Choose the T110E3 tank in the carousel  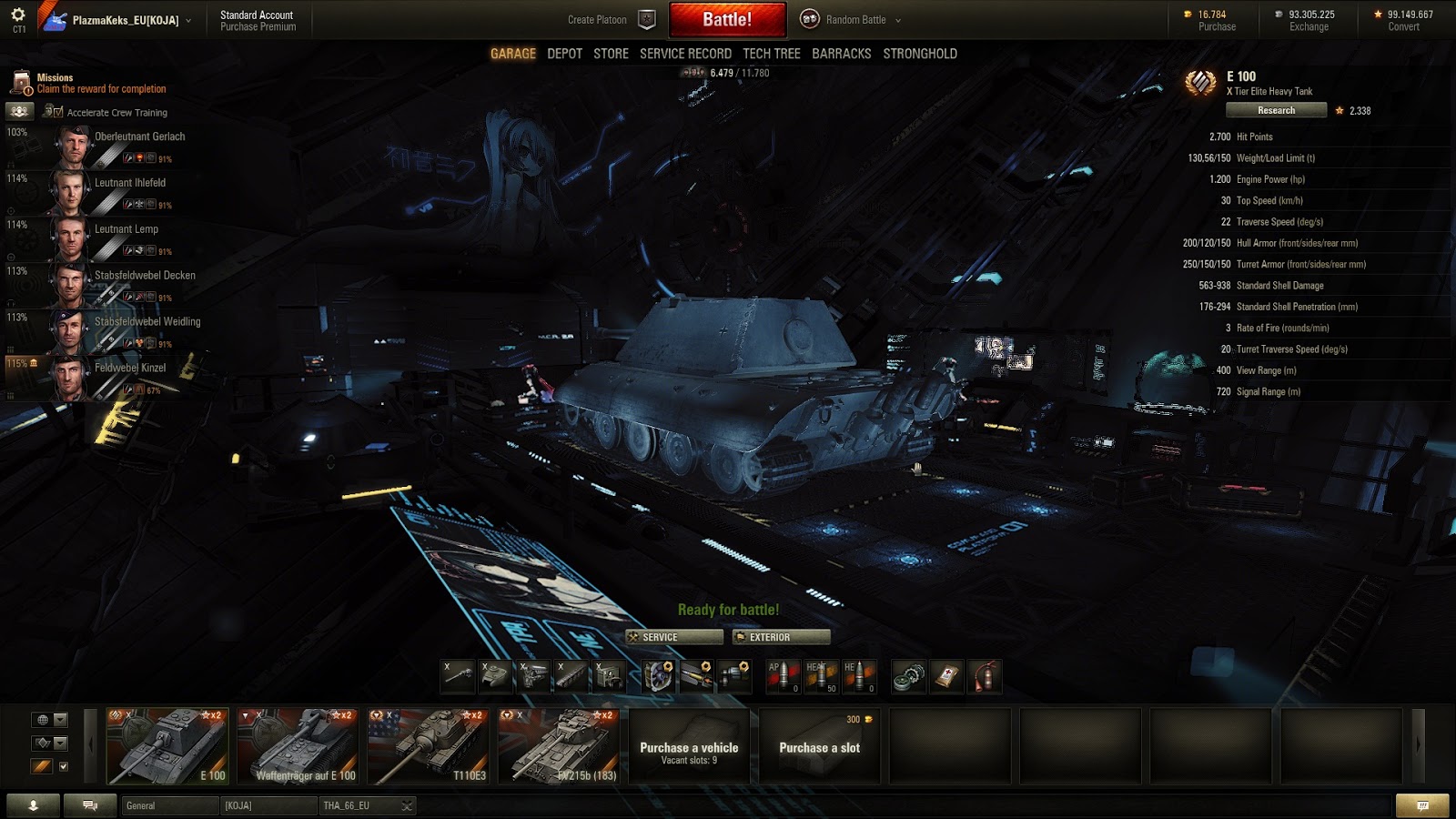tap(429, 746)
